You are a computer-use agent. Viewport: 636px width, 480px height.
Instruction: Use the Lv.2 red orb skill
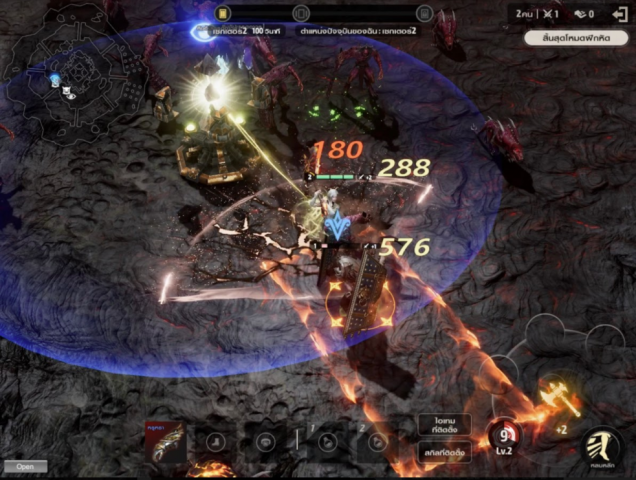click(502, 434)
